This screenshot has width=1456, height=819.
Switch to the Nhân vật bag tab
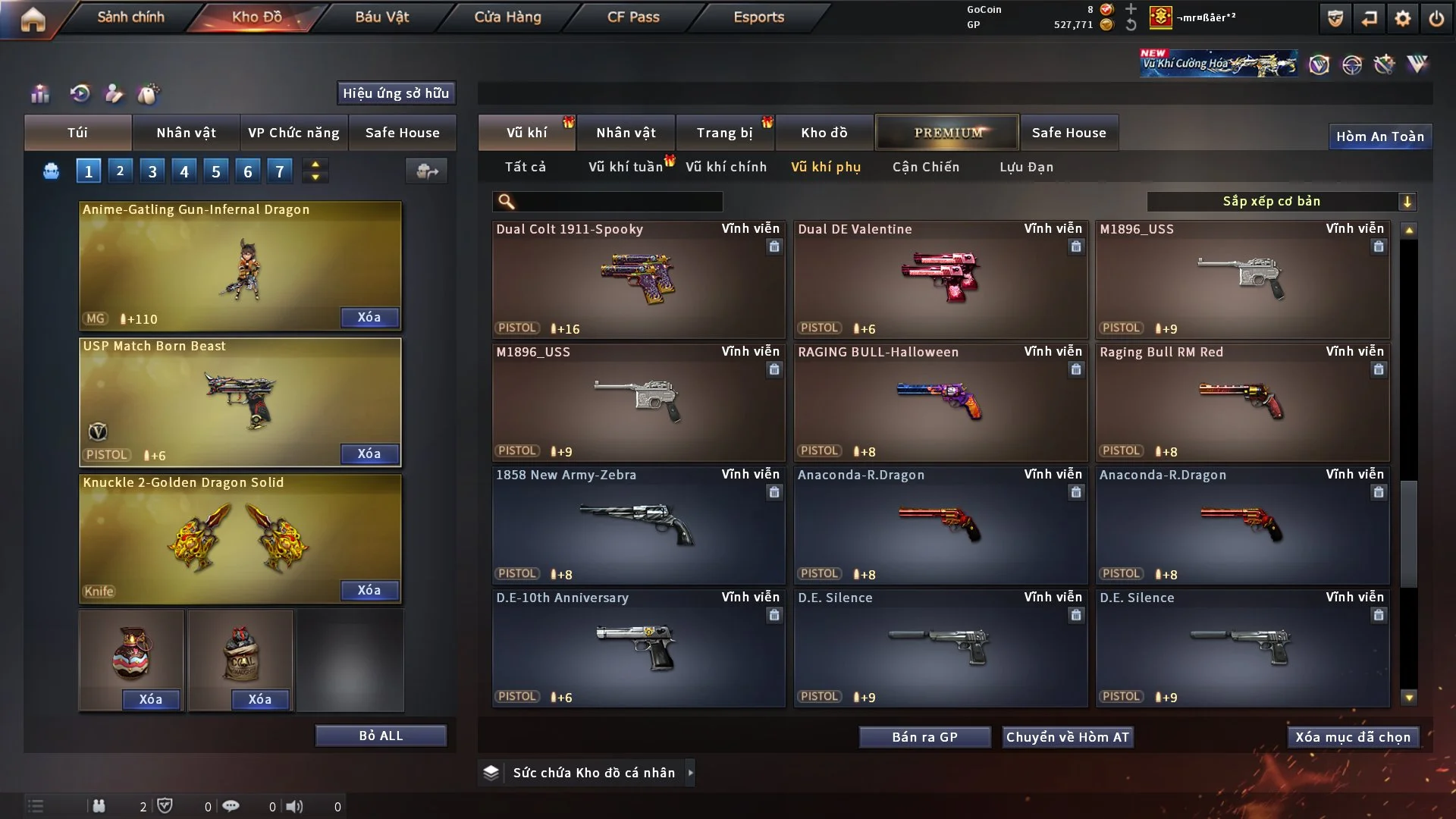[x=186, y=133]
